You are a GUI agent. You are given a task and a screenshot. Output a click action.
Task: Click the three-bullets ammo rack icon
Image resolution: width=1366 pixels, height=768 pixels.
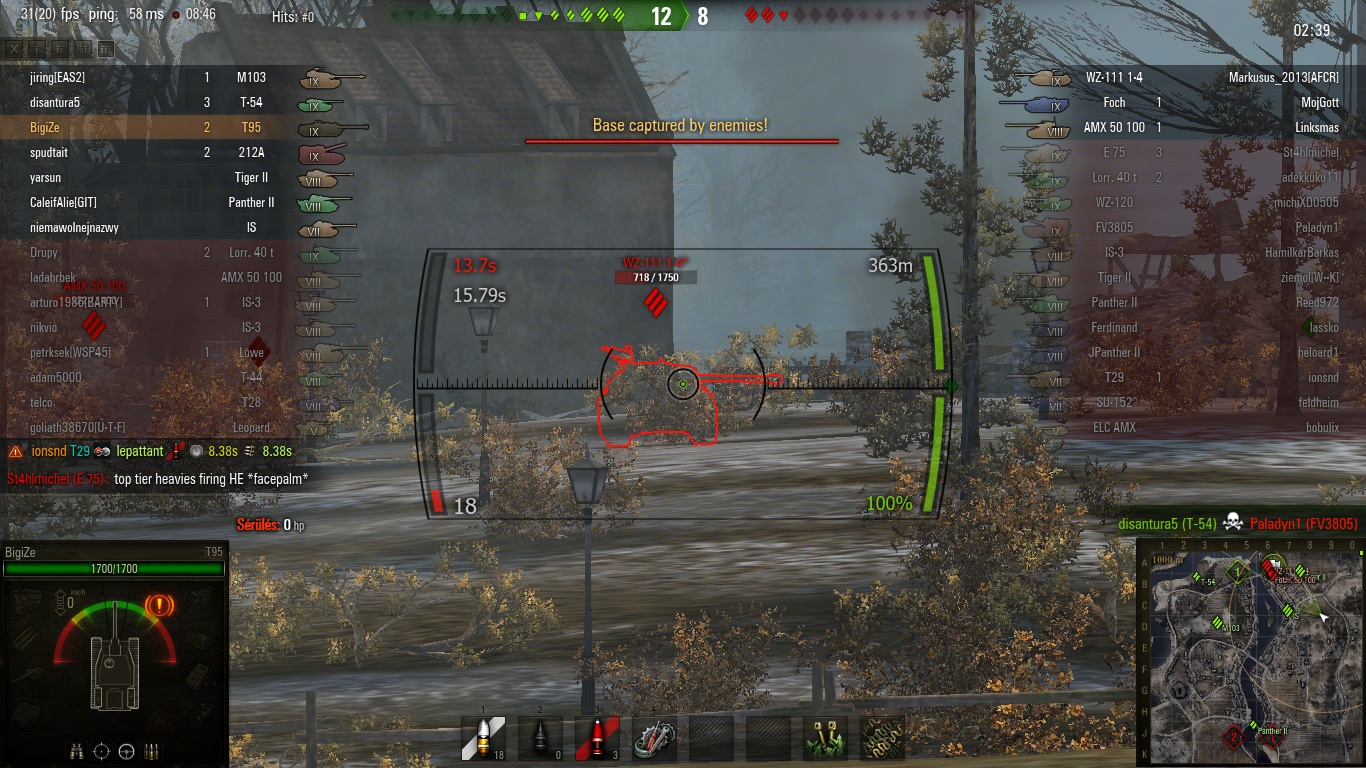point(153,751)
